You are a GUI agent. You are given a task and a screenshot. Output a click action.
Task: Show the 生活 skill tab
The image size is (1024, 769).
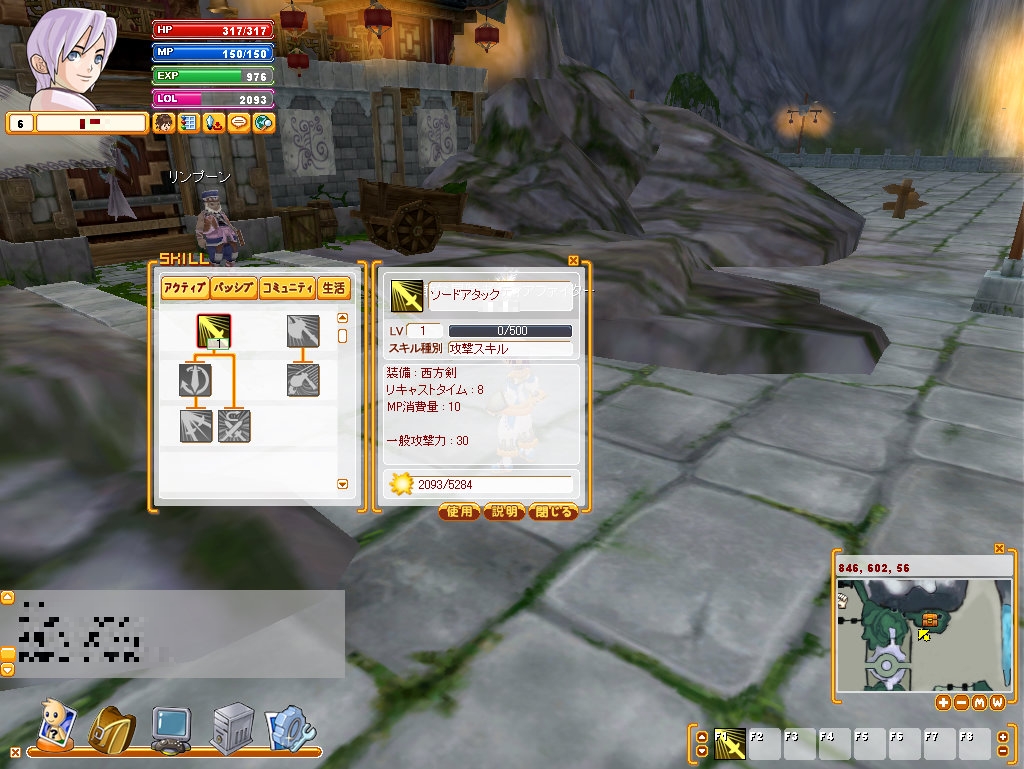pos(334,289)
